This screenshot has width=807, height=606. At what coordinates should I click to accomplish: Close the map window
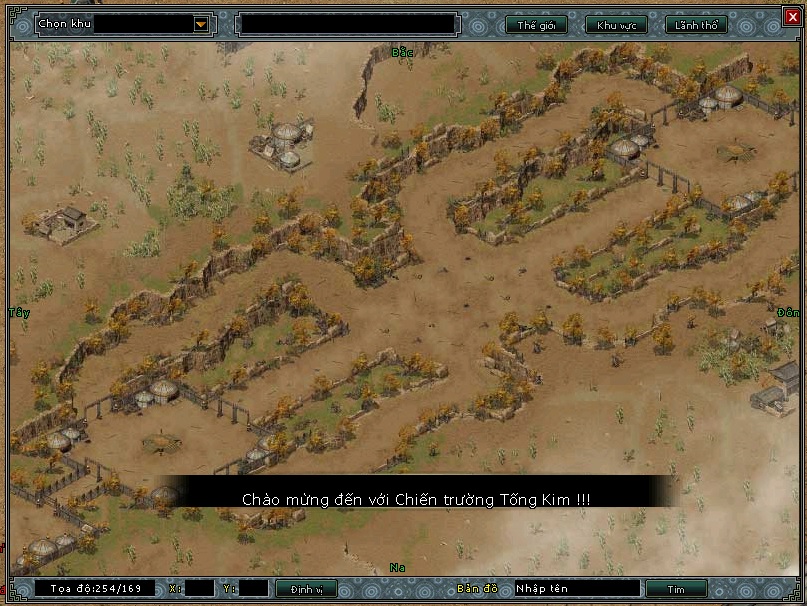pos(792,16)
